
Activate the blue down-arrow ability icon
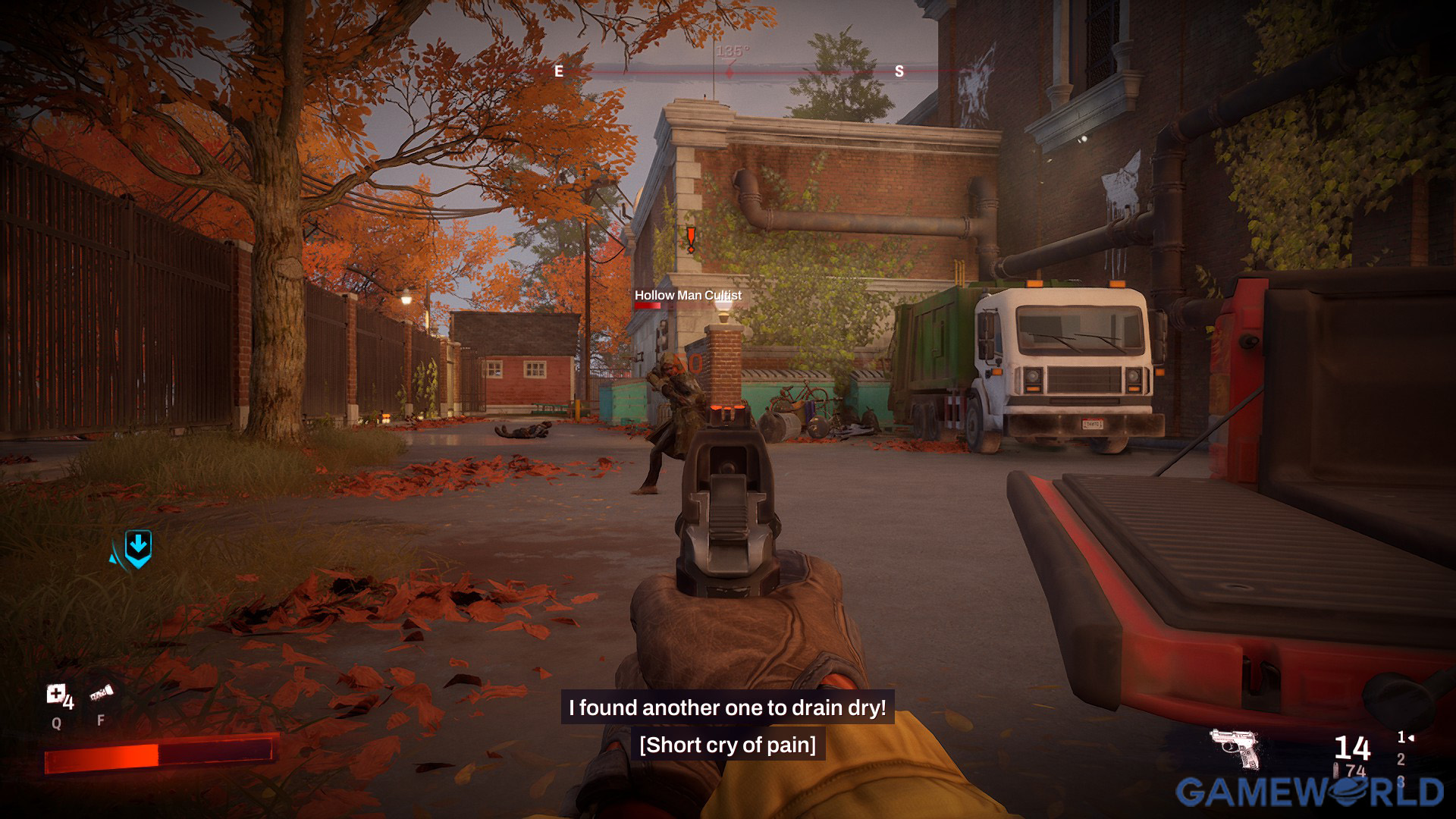(x=138, y=548)
